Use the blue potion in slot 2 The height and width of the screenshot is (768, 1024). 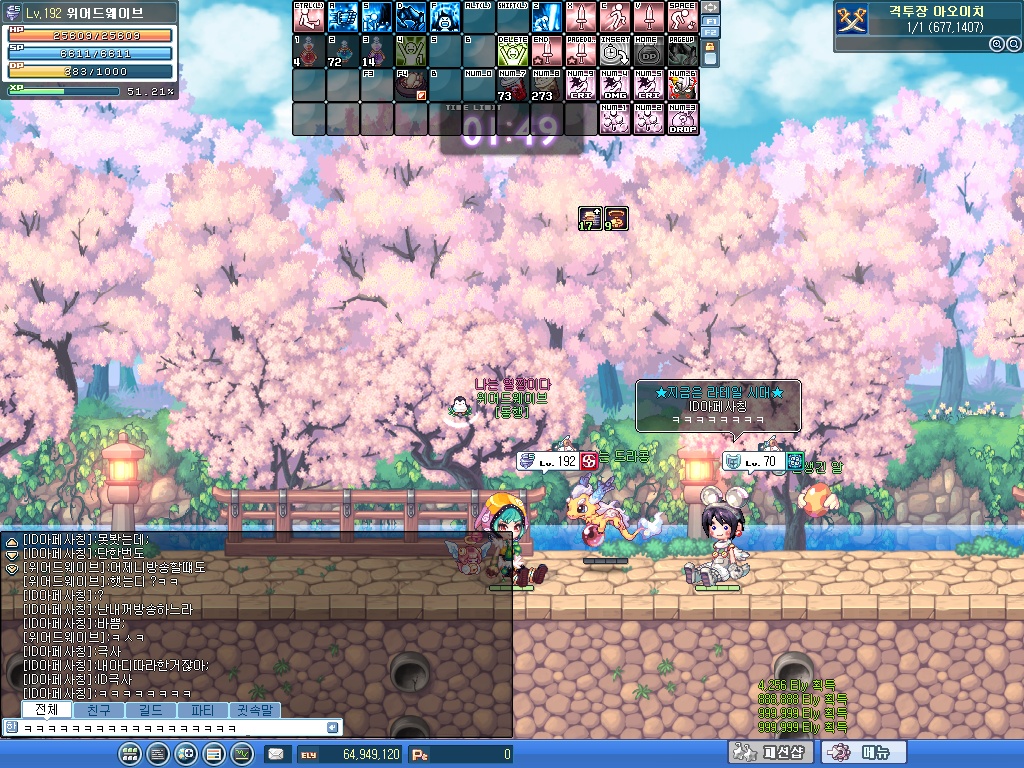[x=343, y=51]
